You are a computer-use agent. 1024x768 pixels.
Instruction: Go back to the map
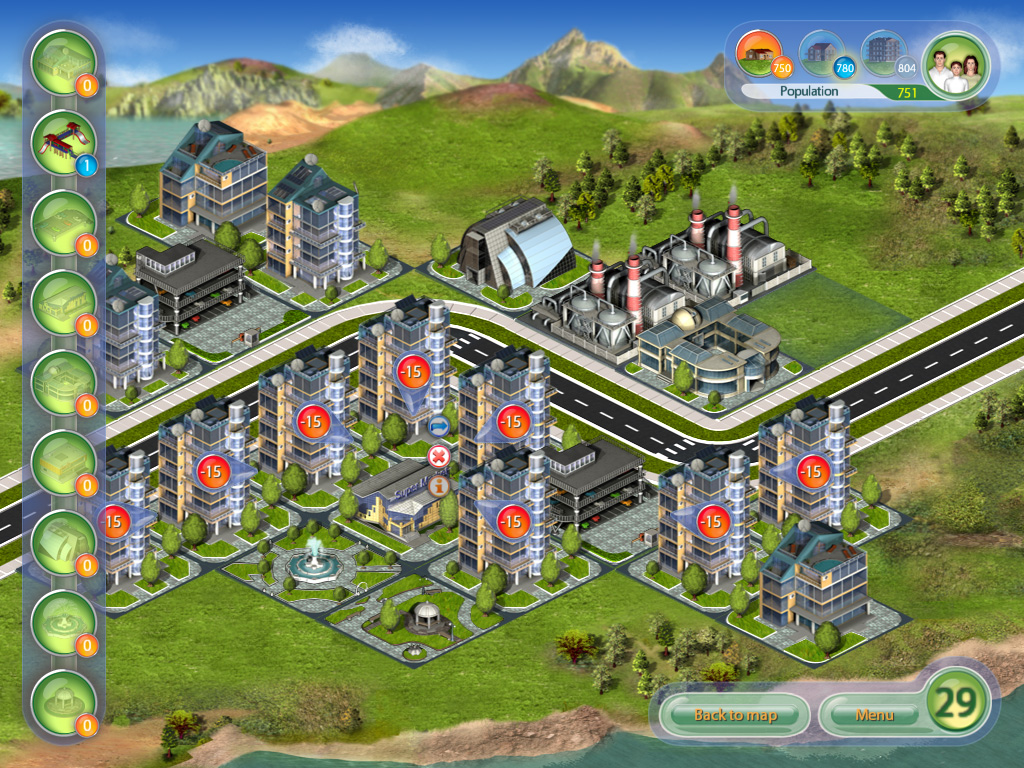[x=736, y=714]
